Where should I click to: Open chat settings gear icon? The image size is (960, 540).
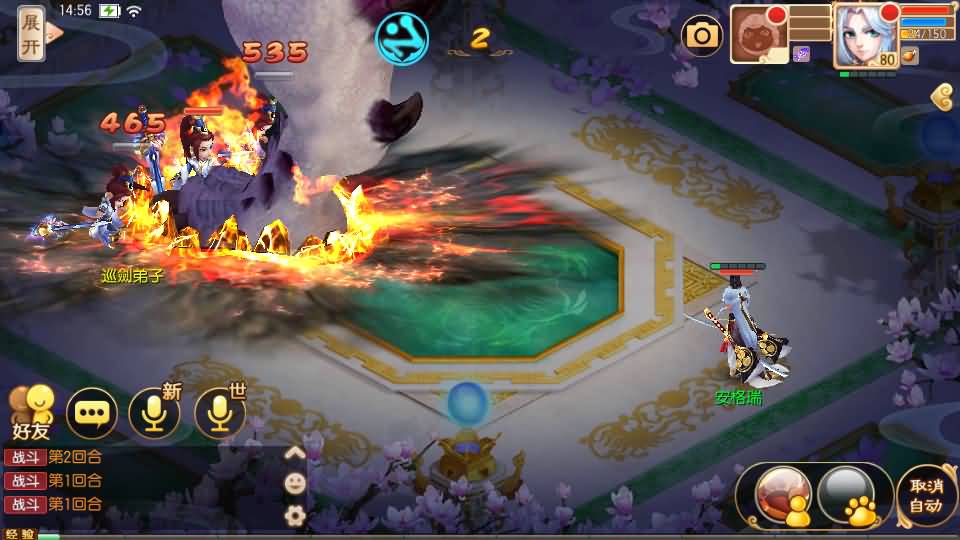pos(295,515)
